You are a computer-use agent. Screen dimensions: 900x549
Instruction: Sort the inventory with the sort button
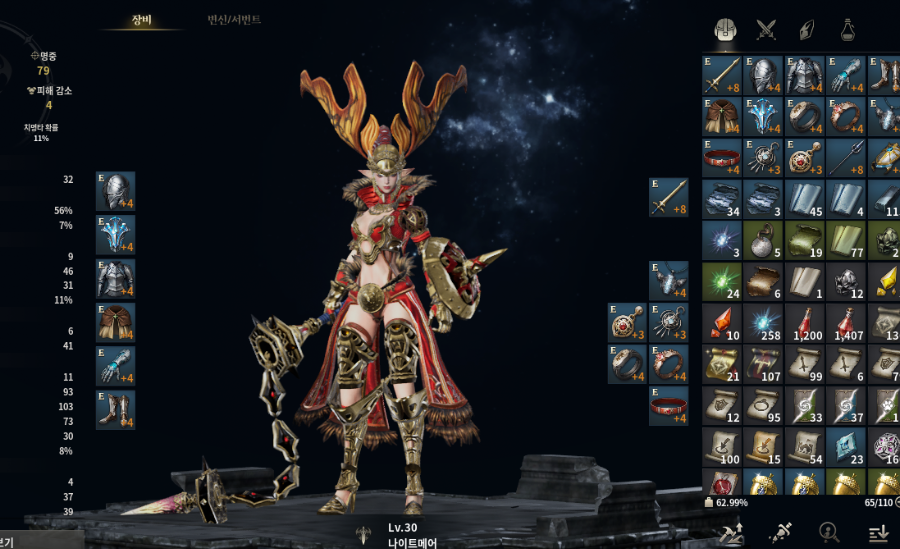pyautogui.click(x=877, y=531)
